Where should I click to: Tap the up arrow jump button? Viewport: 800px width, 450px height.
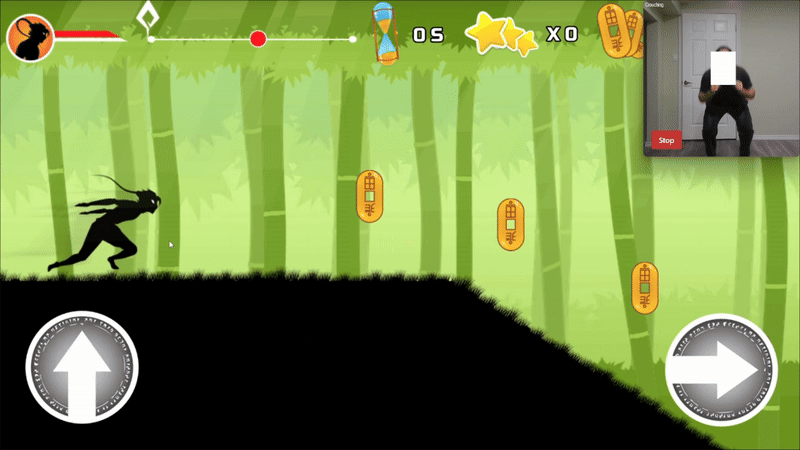point(81,367)
